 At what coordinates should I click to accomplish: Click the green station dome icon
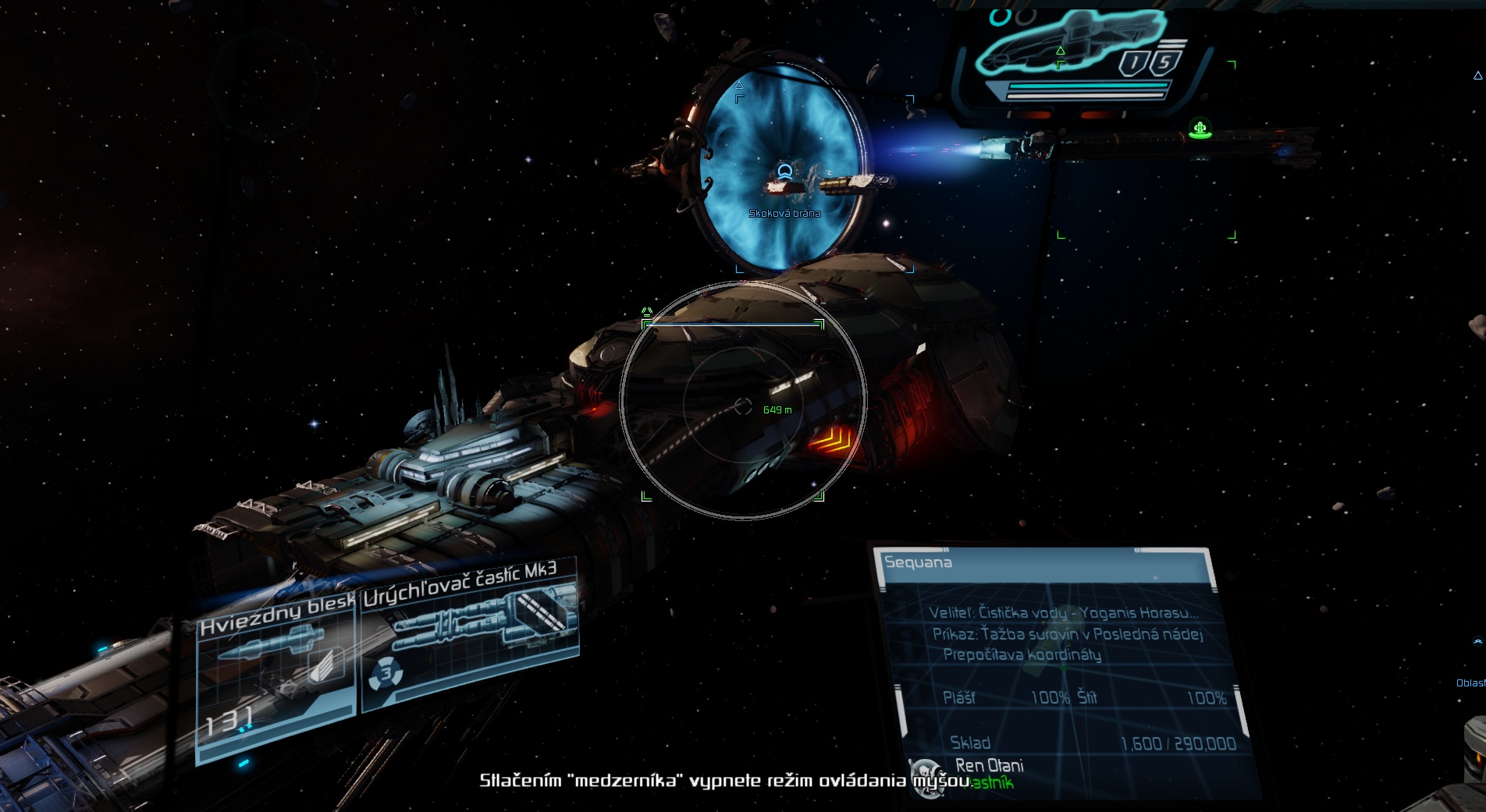(x=1200, y=129)
